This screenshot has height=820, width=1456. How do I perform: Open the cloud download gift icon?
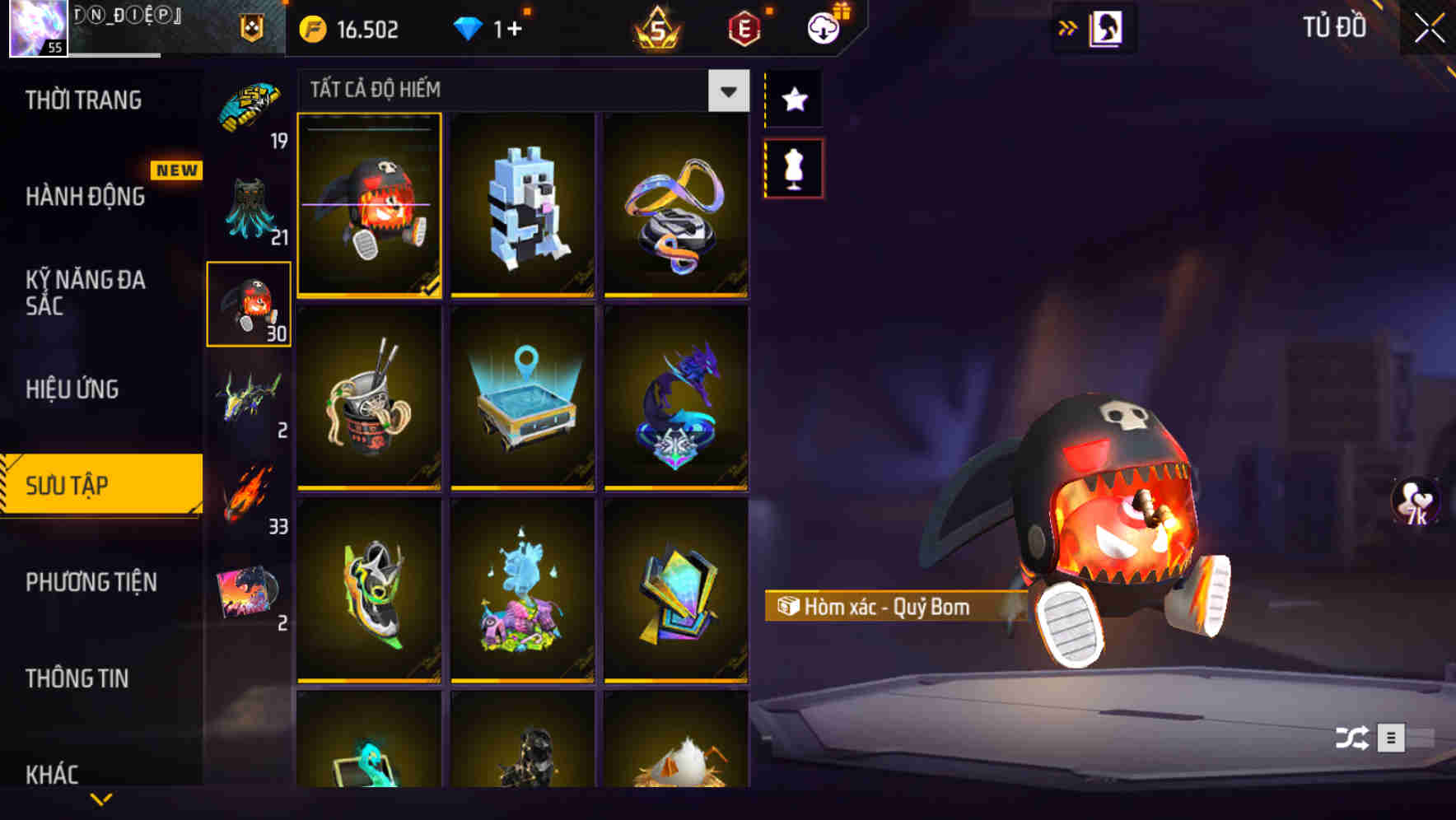[823, 27]
